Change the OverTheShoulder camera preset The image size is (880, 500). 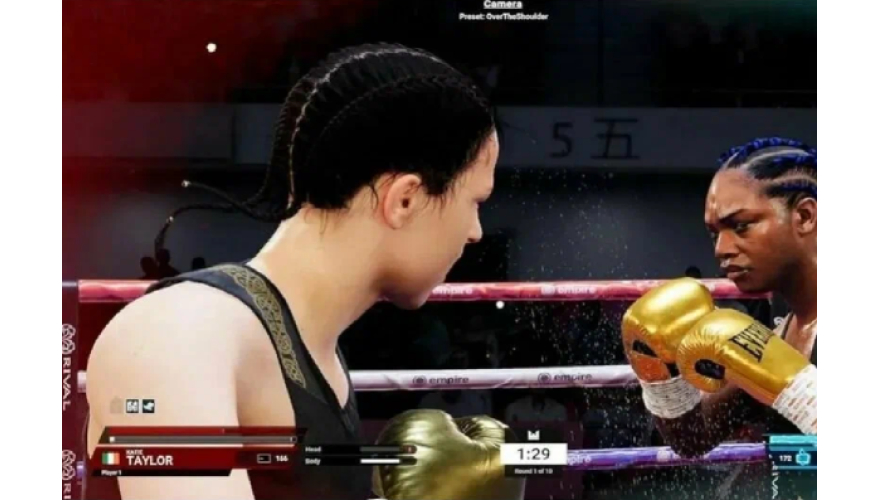(x=503, y=17)
